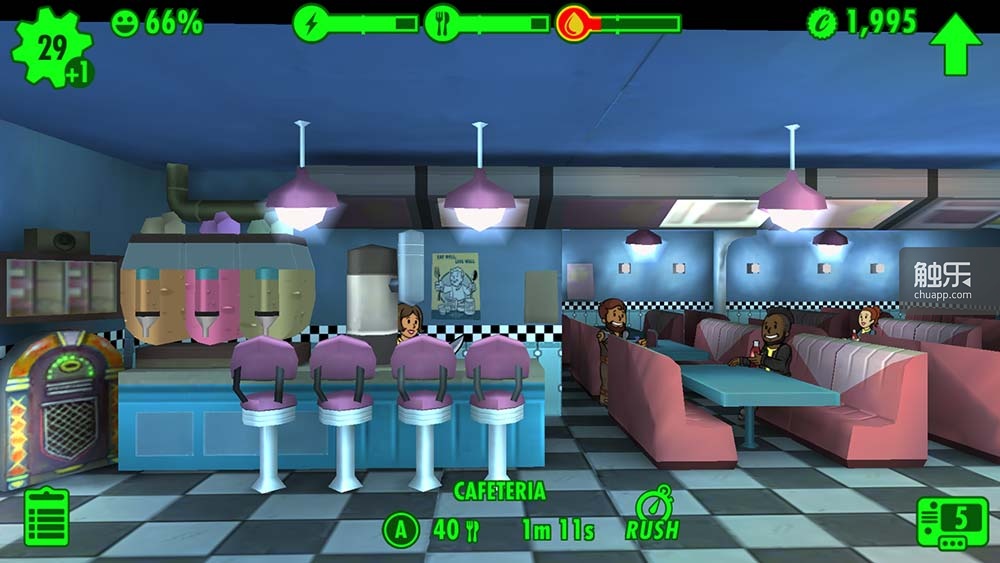
Task: Open the Pip-Boy menu button
Action: point(952,521)
